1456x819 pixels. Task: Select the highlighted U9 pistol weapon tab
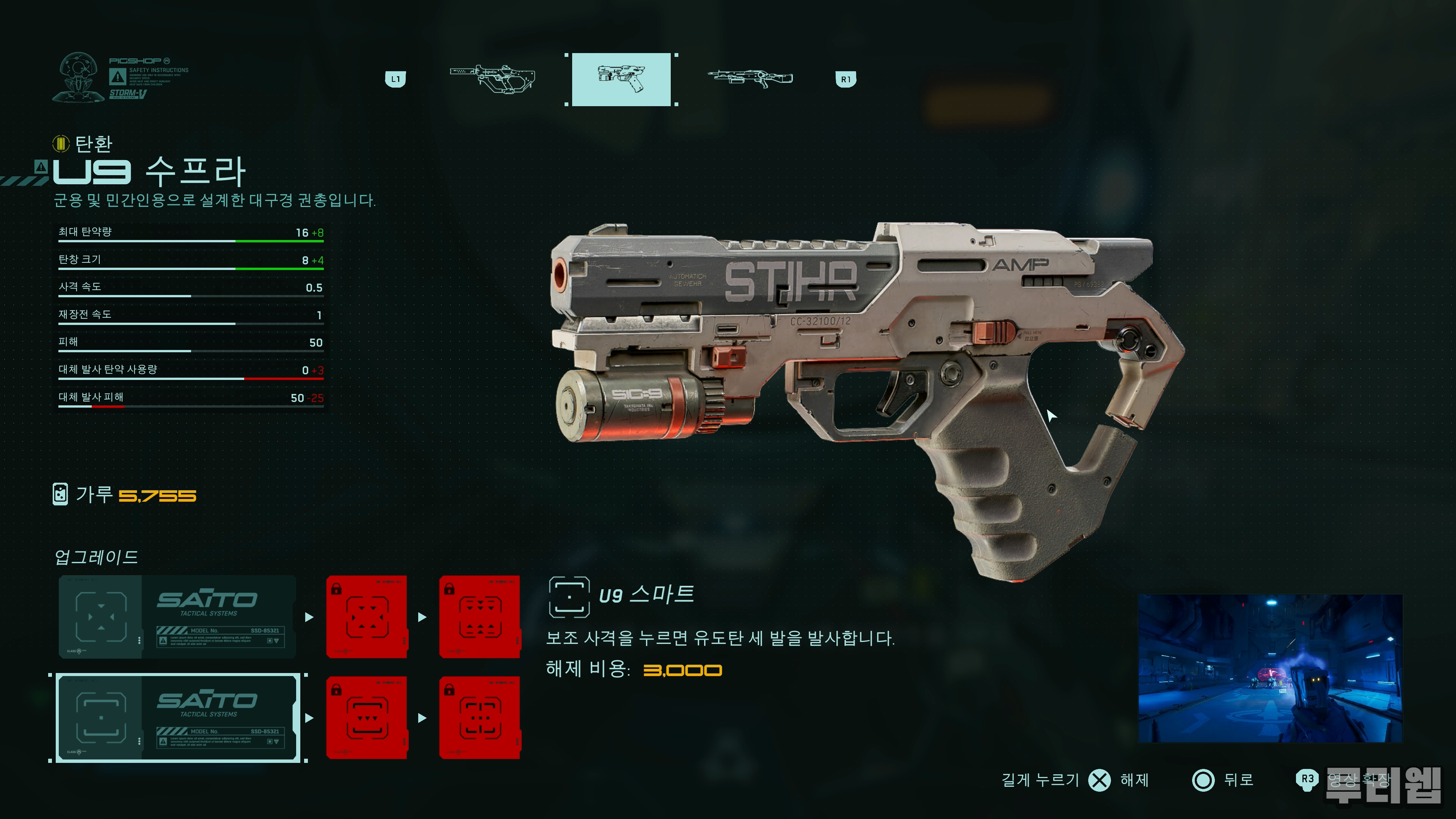point(621,79)
